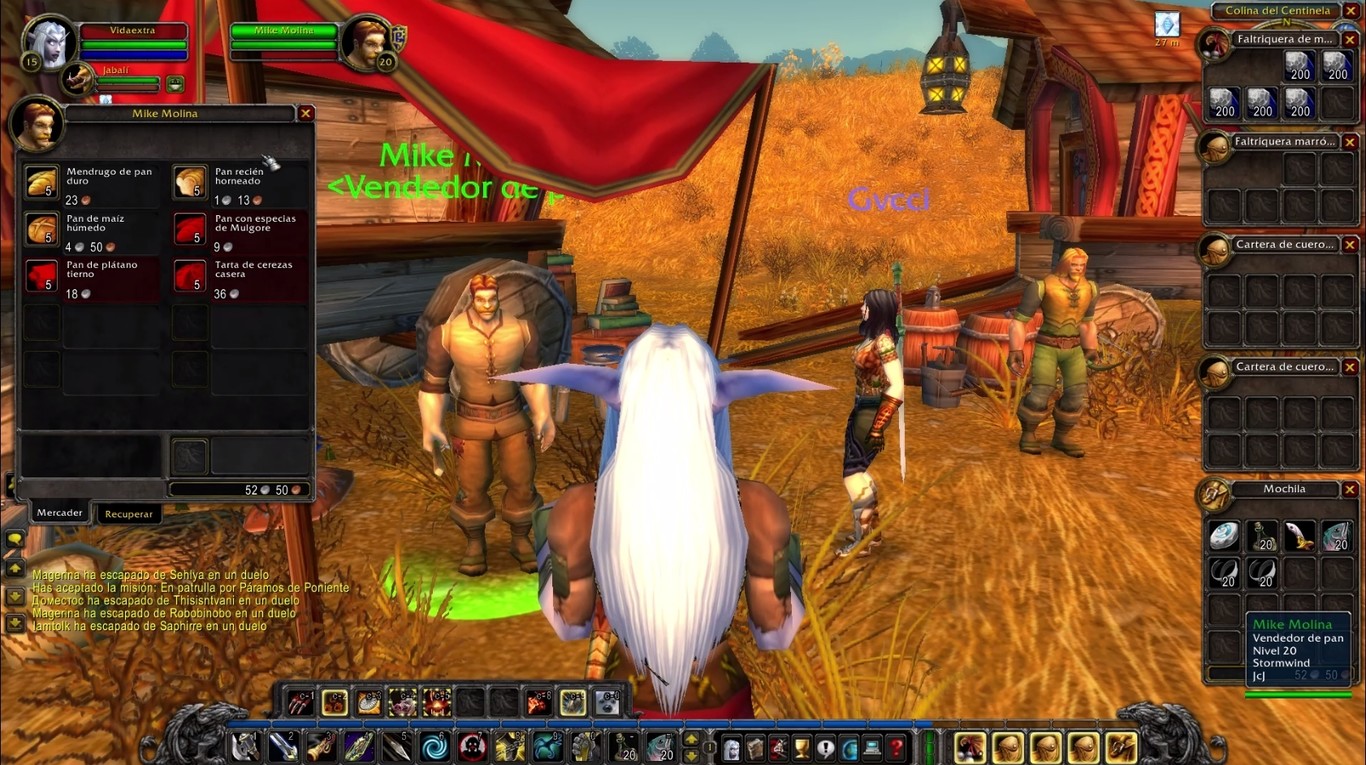
Task: Click the Colina del Centinela minimap
Action: pyautogui.click(x=1277, y=10)
